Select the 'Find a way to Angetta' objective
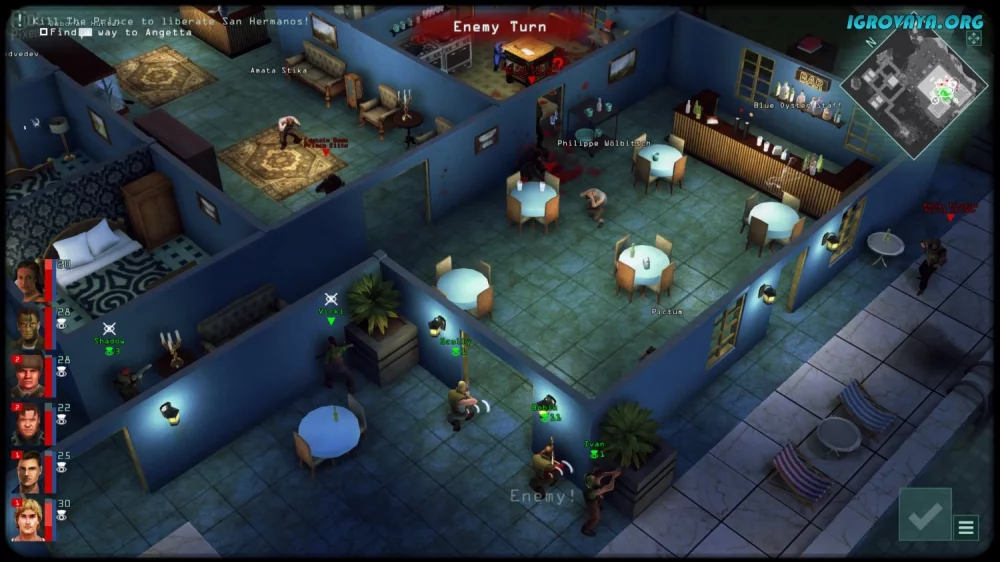1000x562 pixels. click(x=116, y=33)
